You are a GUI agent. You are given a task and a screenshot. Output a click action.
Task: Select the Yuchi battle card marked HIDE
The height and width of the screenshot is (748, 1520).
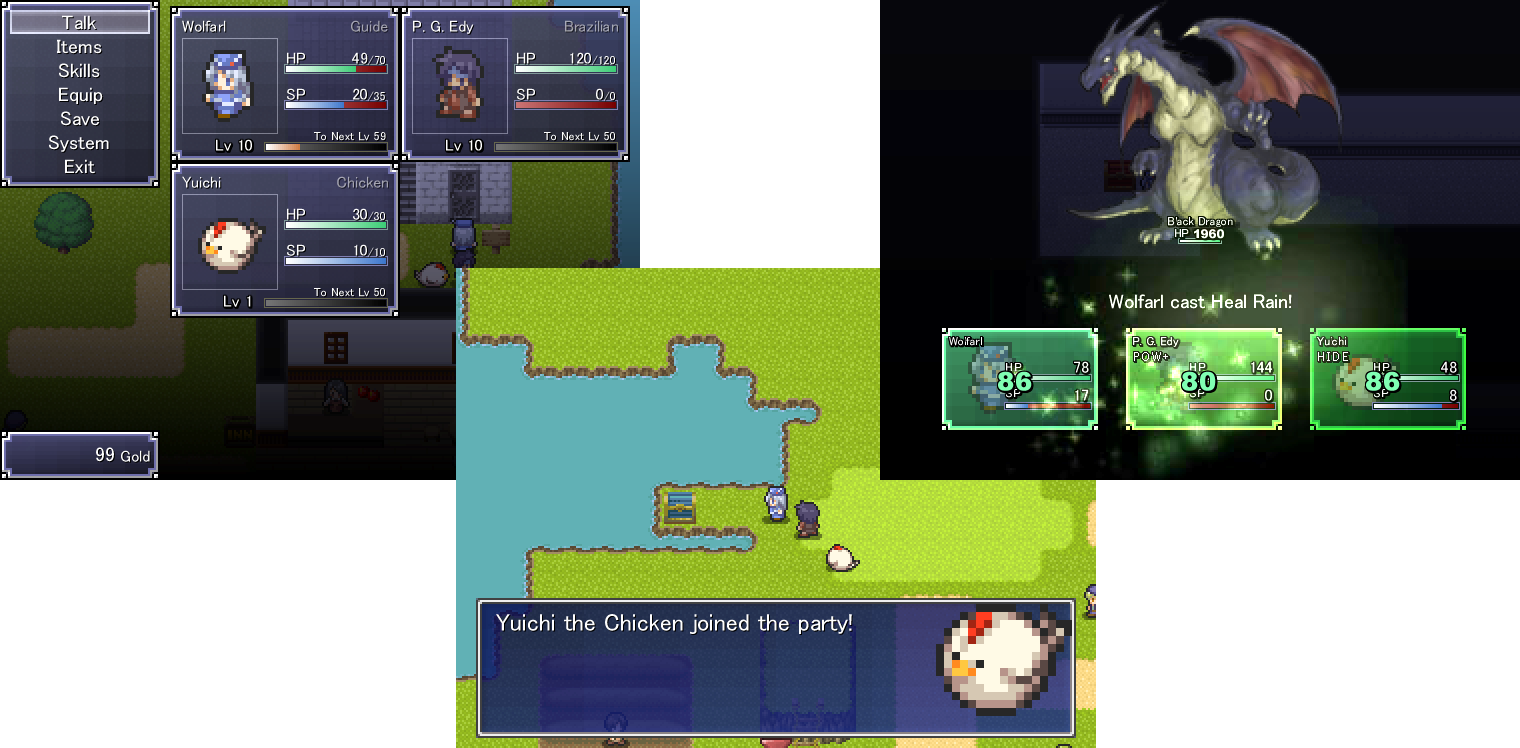point(1387,378)
